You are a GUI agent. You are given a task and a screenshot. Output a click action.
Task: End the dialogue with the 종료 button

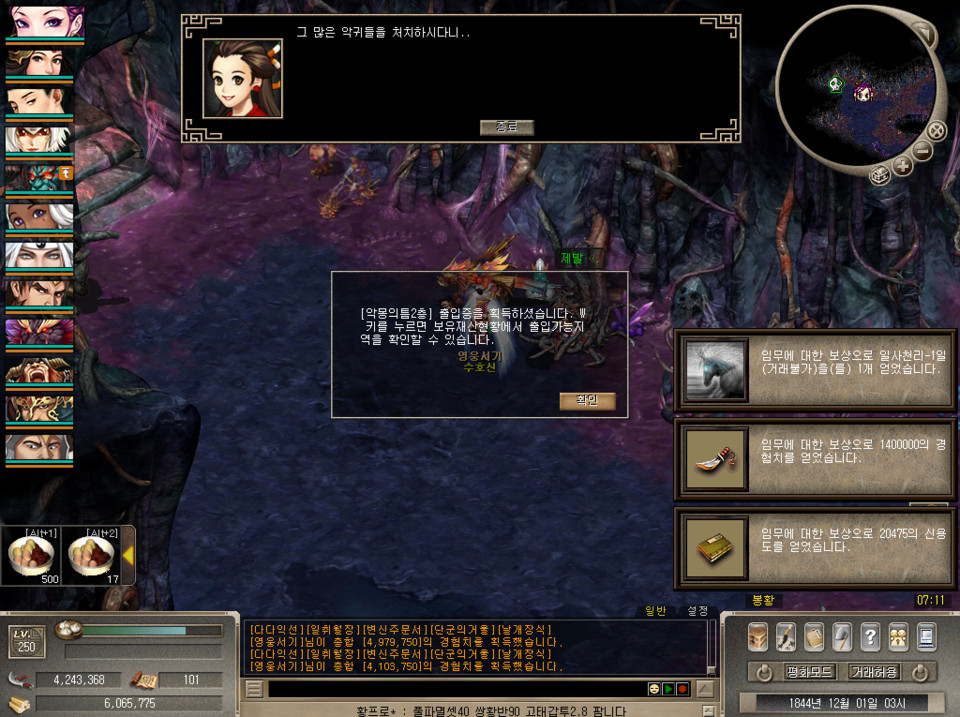507,127
